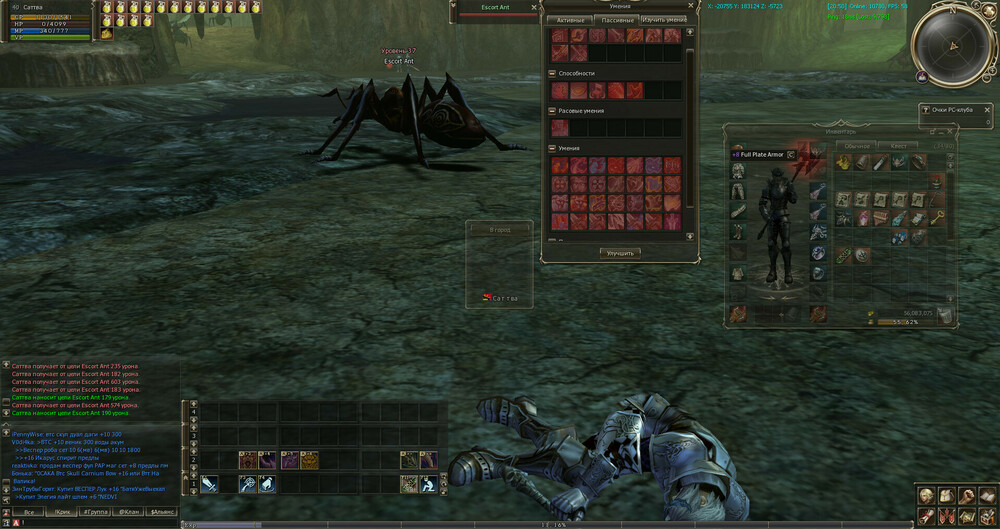Use the sword attack skill on hotbar
This screenshot has height=529, width=1000.
click(x=210, y=484)
